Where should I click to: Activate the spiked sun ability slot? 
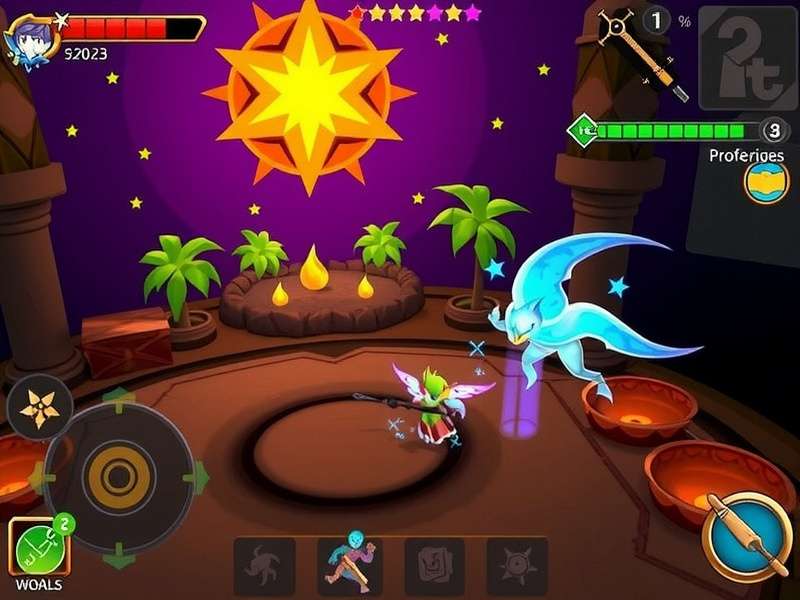coord(517,567)
